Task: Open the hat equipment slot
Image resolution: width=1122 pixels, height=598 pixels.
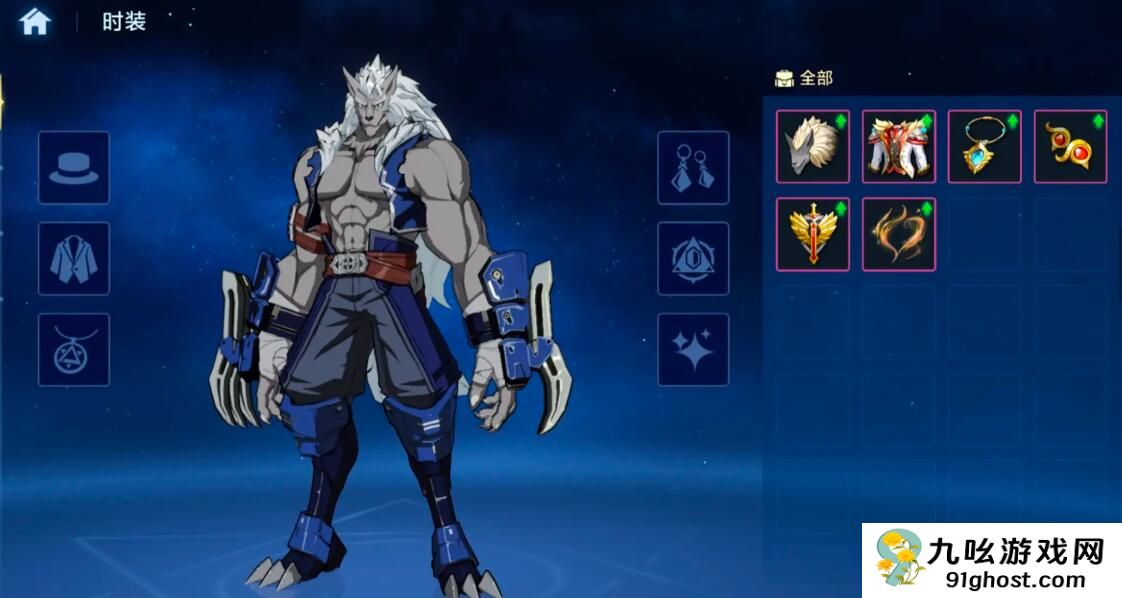Action: click(74, 168)
